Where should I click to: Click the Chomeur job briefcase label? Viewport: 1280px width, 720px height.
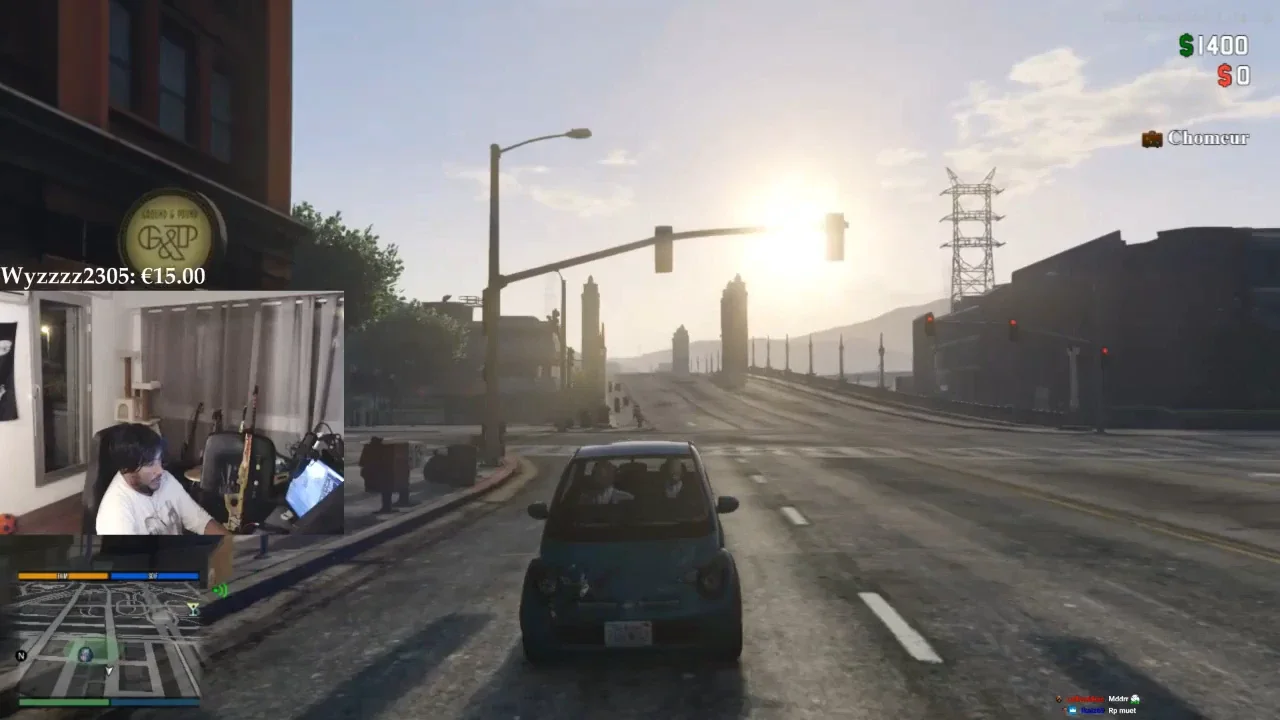[x=1196, y=138]
